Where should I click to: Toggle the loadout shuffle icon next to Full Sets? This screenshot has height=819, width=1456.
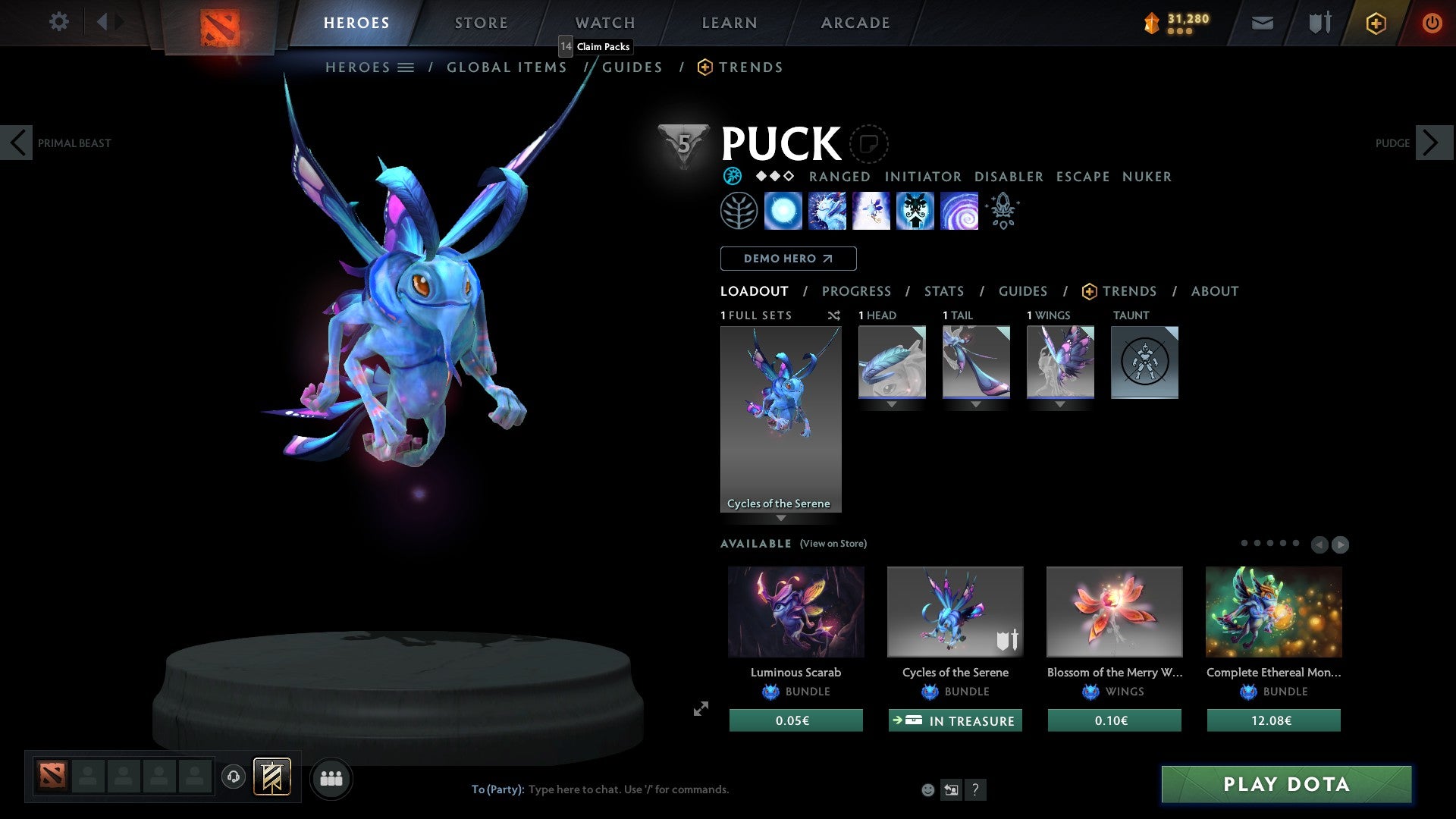point(834,315)
